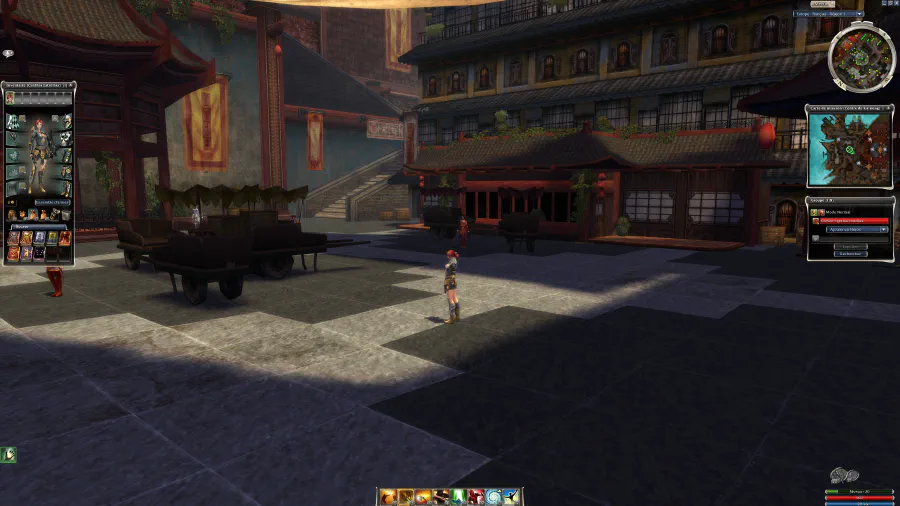Click the lower button in party panel
900x506 pixels.
850,254
